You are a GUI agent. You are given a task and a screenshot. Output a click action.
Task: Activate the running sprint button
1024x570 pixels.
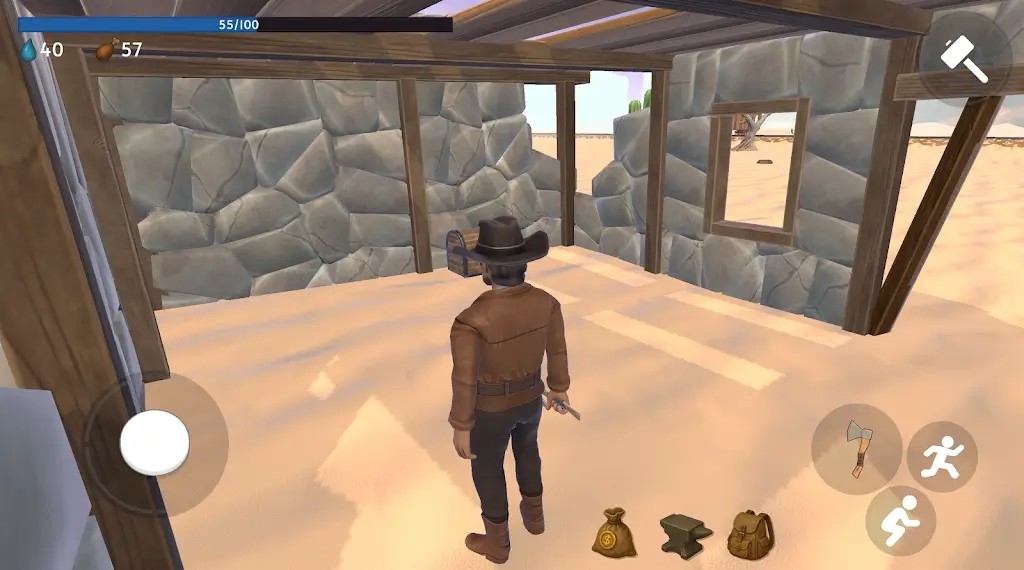[x=942, y=457]
